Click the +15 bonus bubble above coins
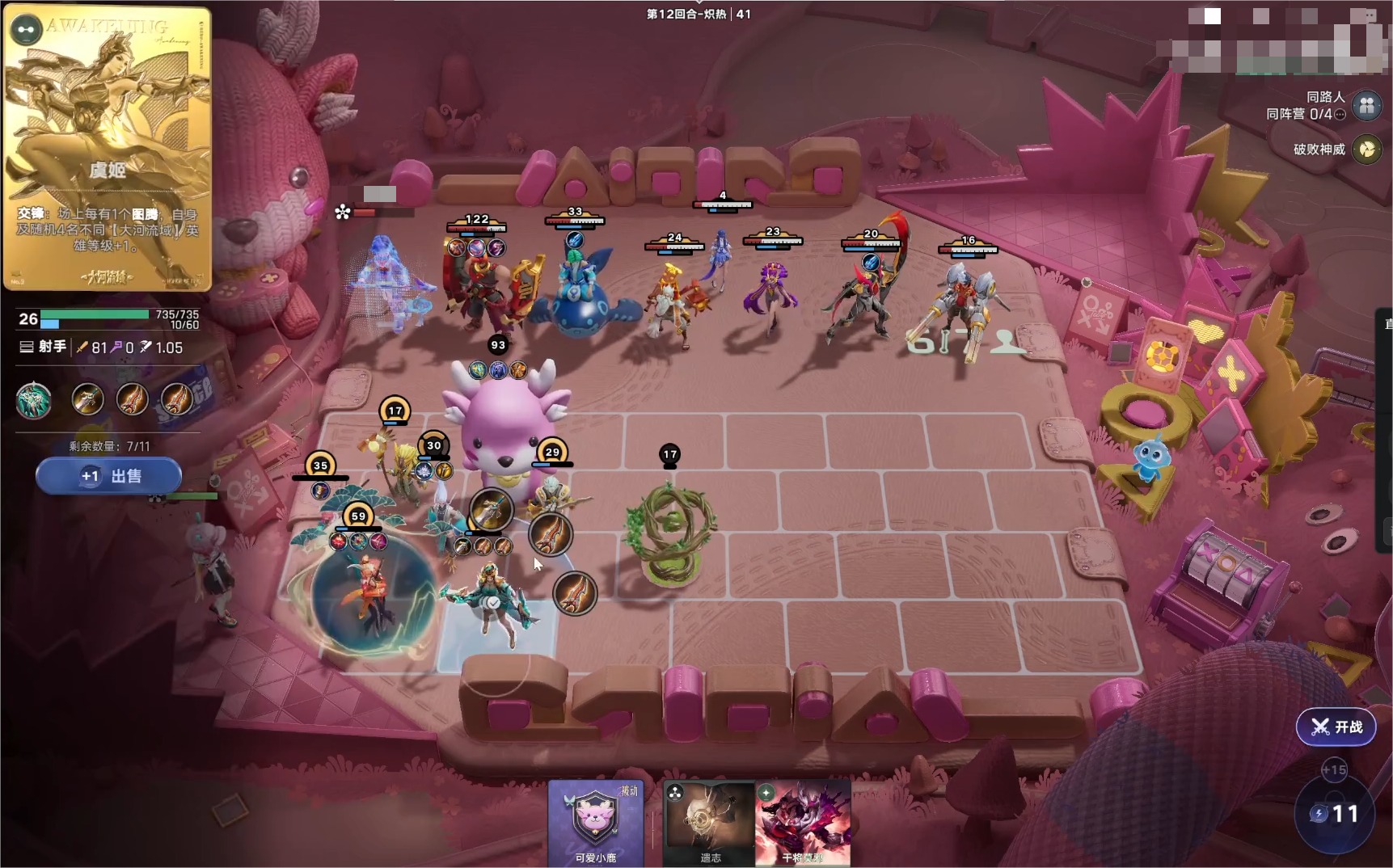 (x=1334, y=770)
